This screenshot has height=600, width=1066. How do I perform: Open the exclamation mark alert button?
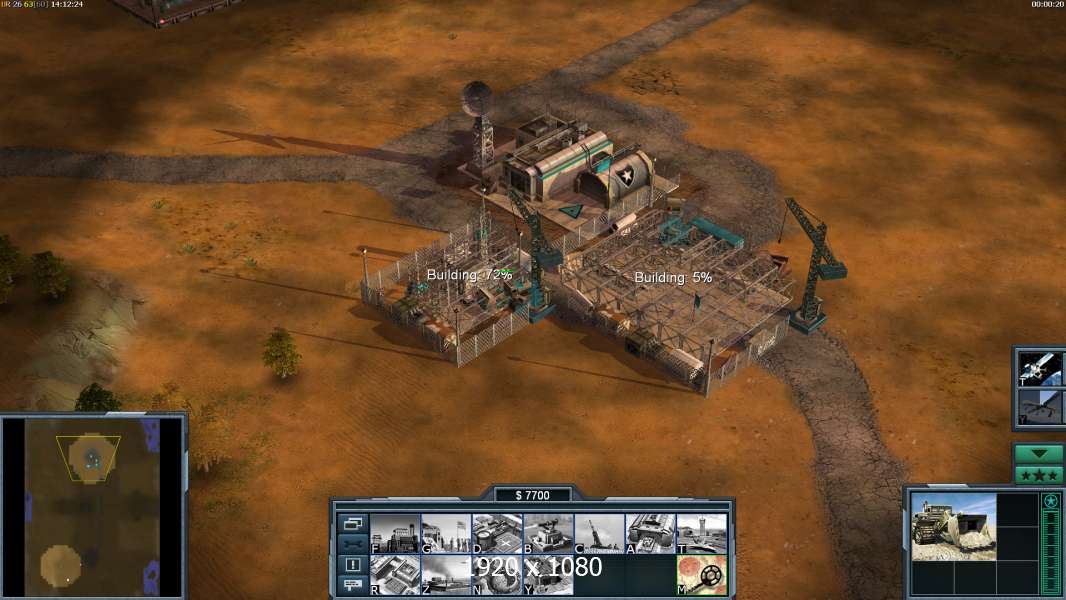click(353, 565)
